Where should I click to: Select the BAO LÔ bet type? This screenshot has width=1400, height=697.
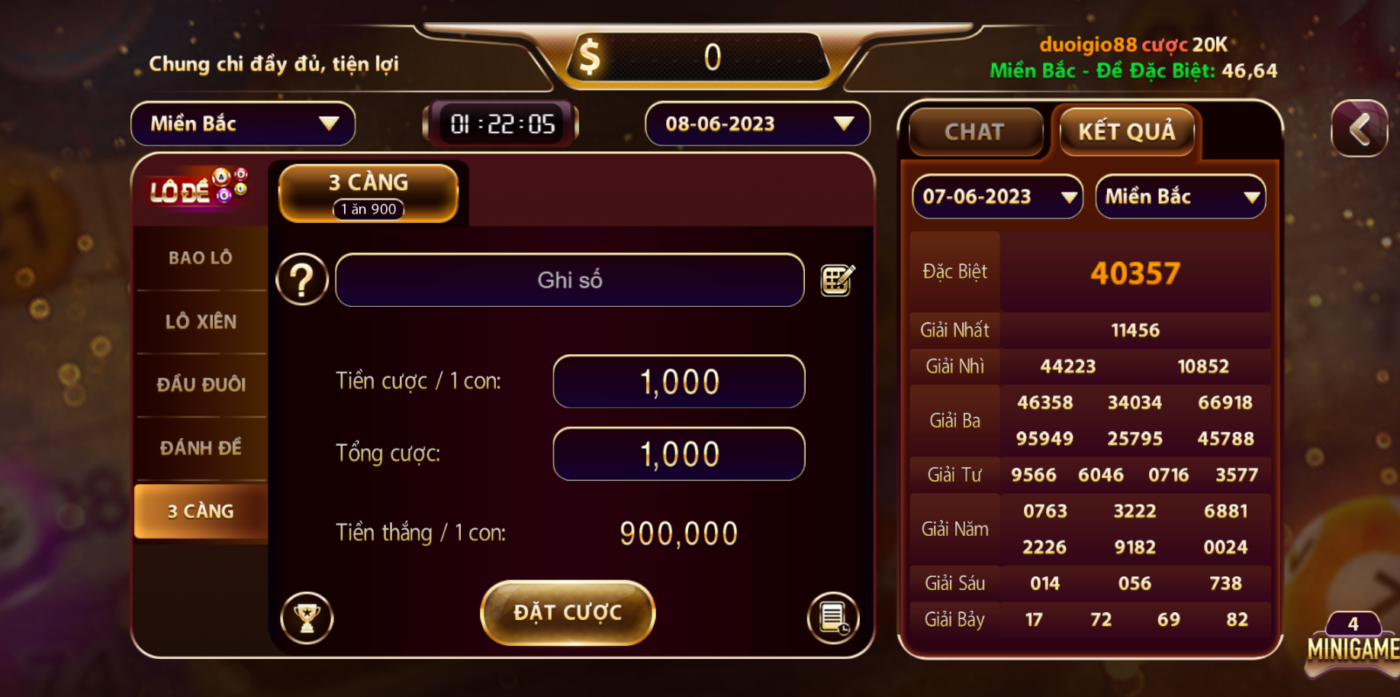coord(200,258)
